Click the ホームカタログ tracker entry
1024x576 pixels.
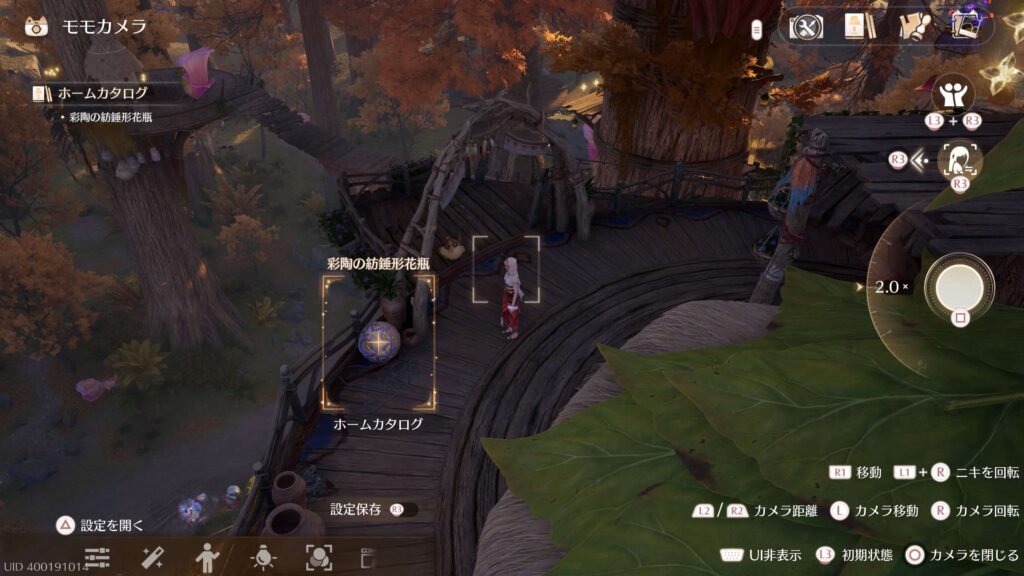103,93
